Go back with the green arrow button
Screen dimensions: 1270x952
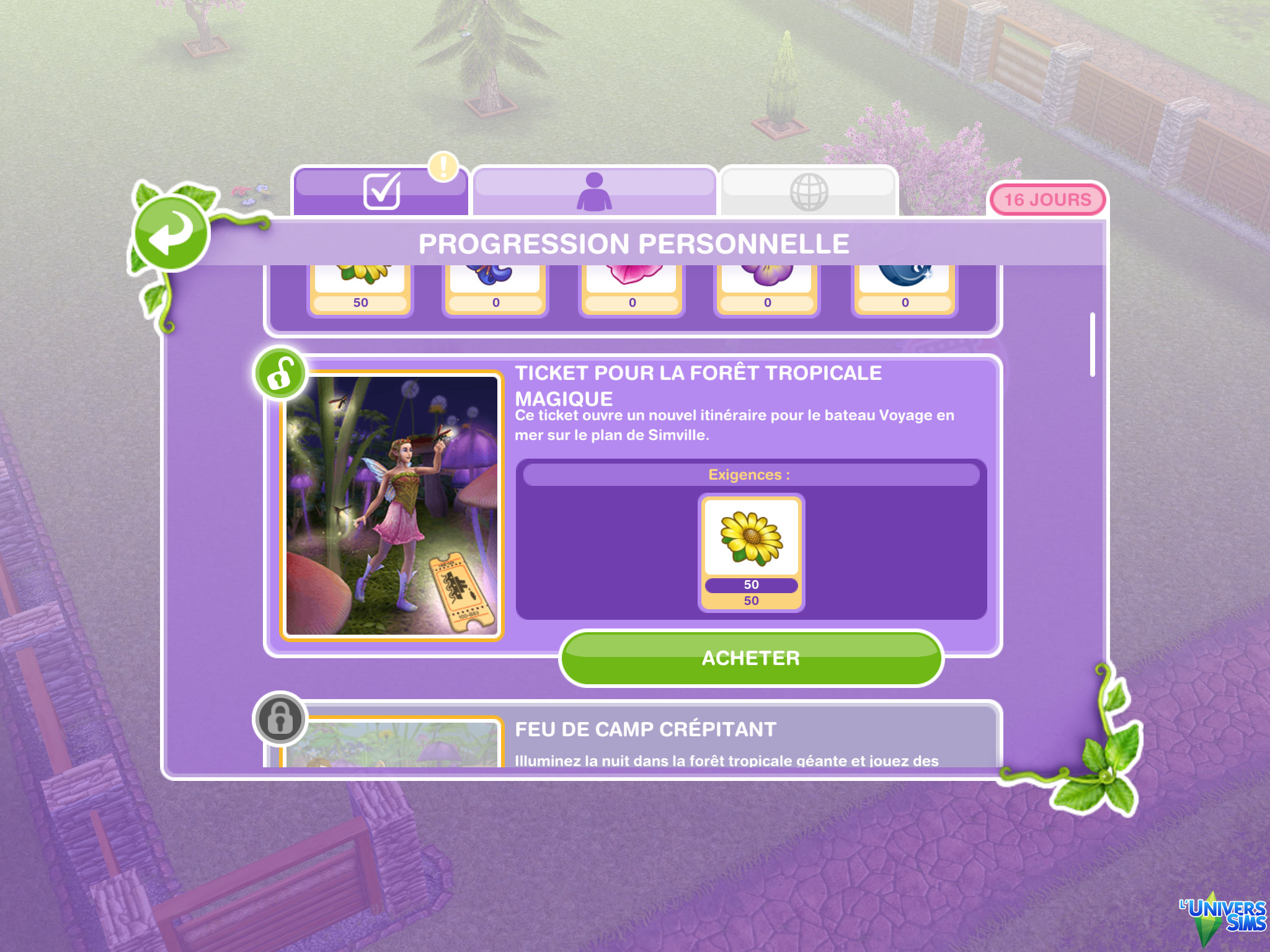172,234
